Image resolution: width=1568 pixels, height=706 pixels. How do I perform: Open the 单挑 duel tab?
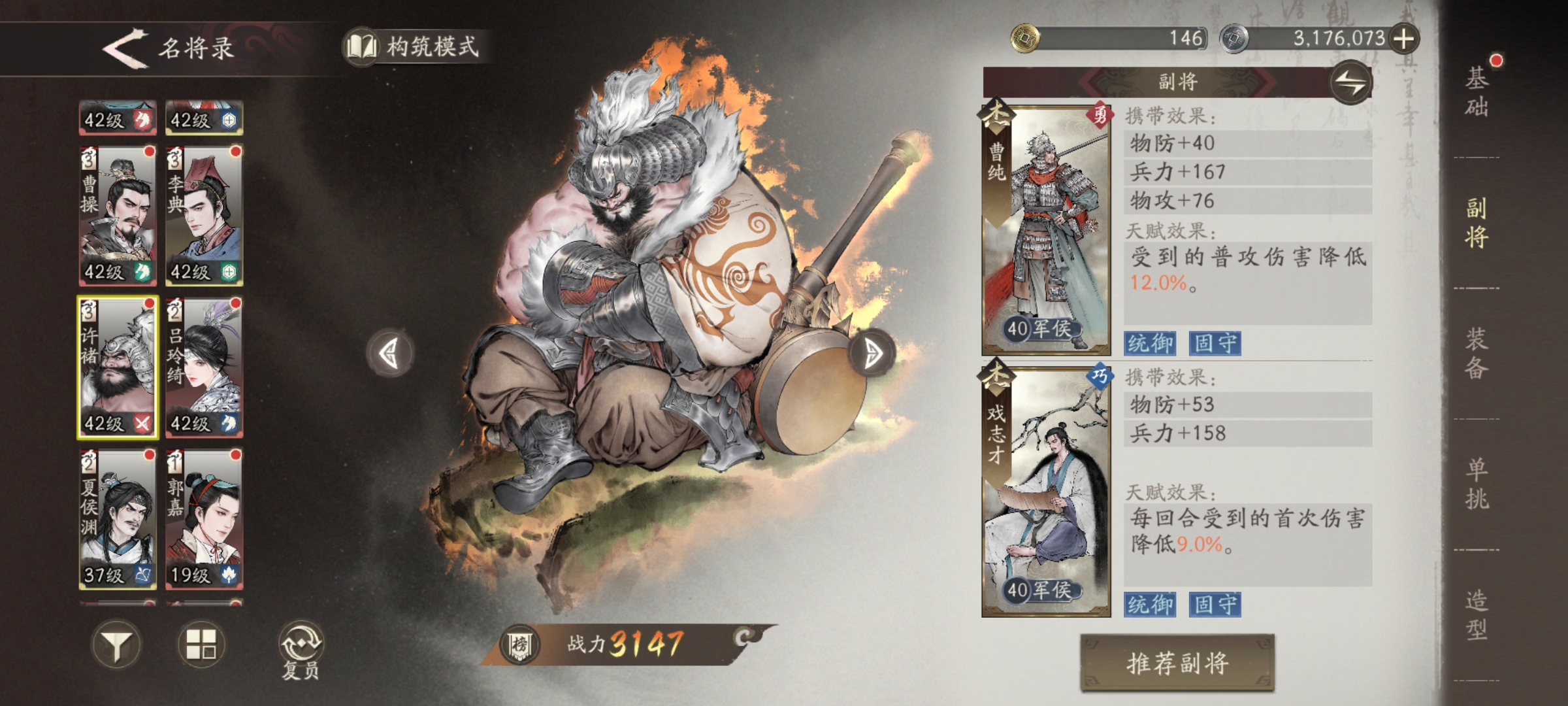1477,484
